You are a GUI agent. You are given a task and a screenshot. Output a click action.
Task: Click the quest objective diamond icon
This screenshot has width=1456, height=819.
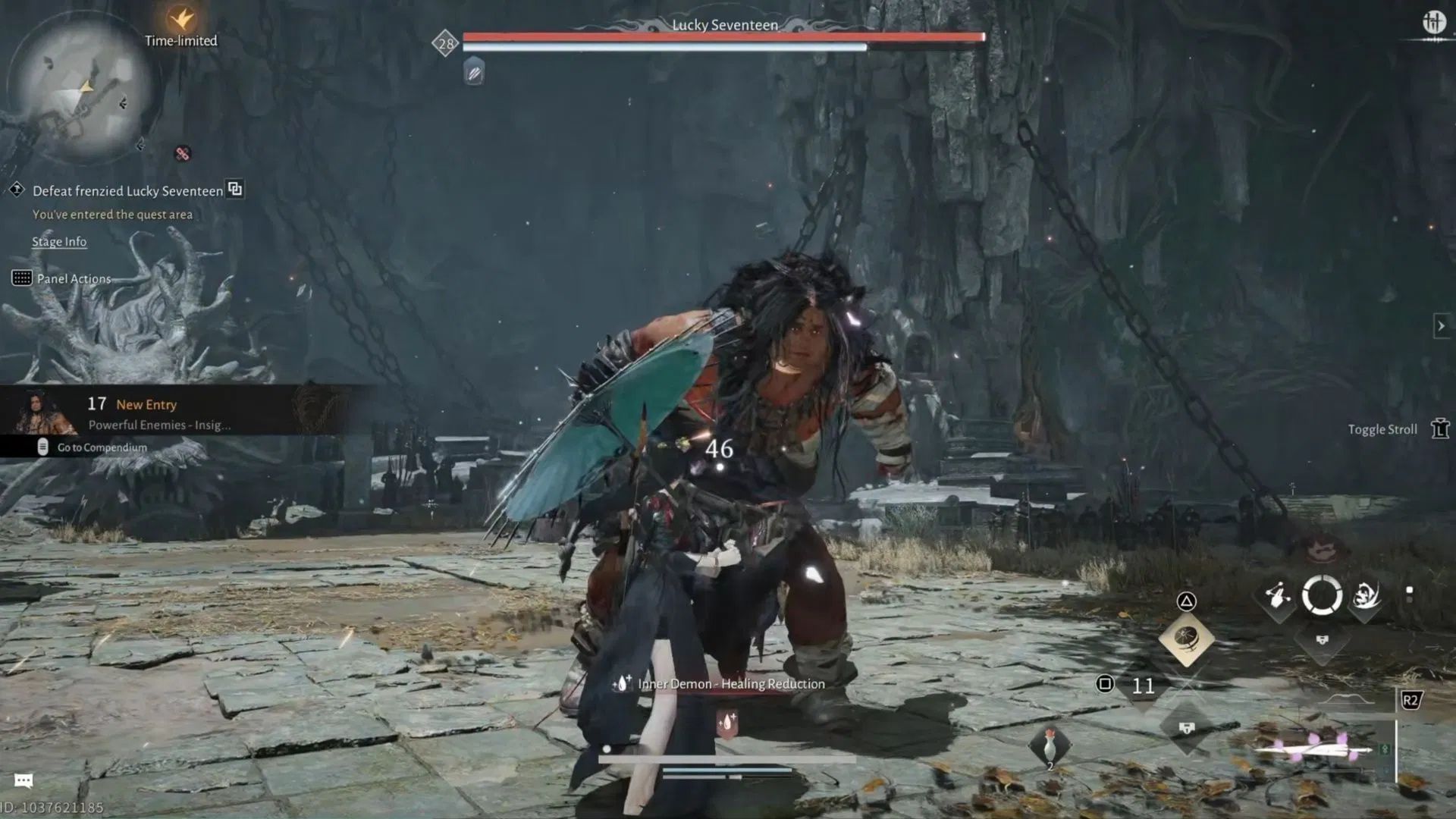17,190
